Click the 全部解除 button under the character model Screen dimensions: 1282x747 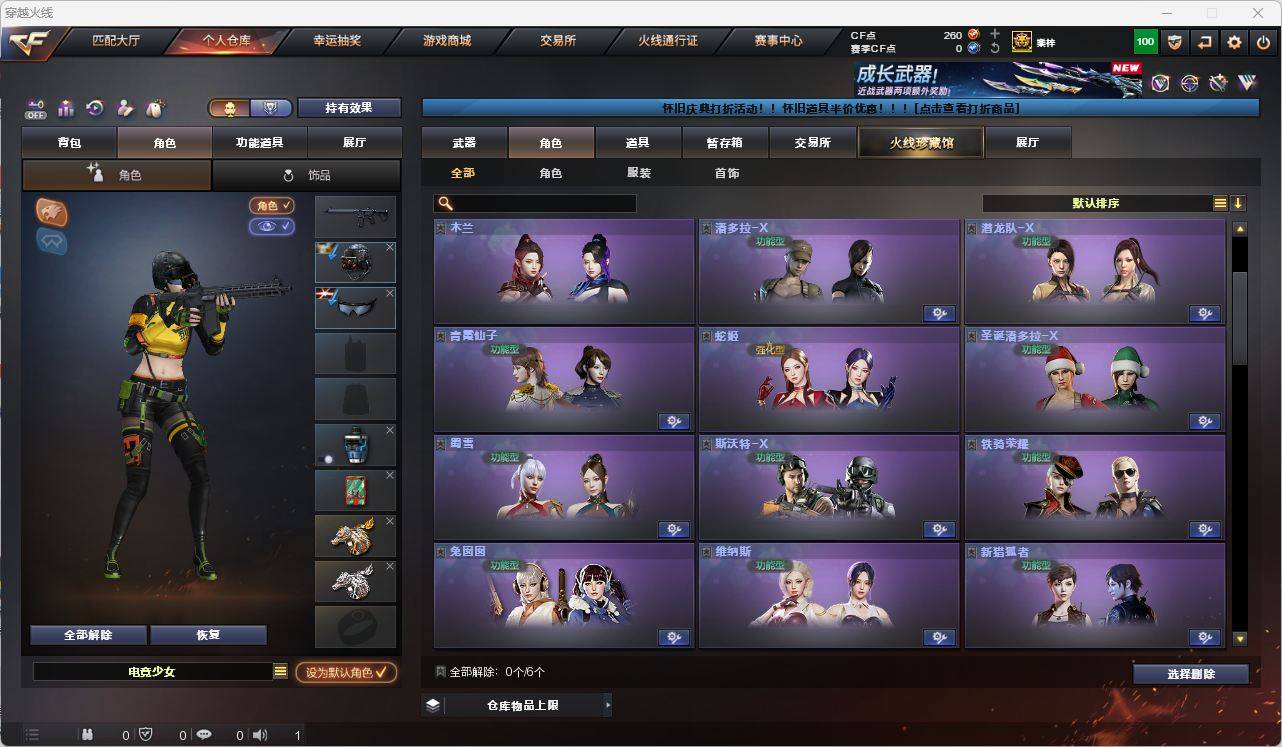click(89, 634)
